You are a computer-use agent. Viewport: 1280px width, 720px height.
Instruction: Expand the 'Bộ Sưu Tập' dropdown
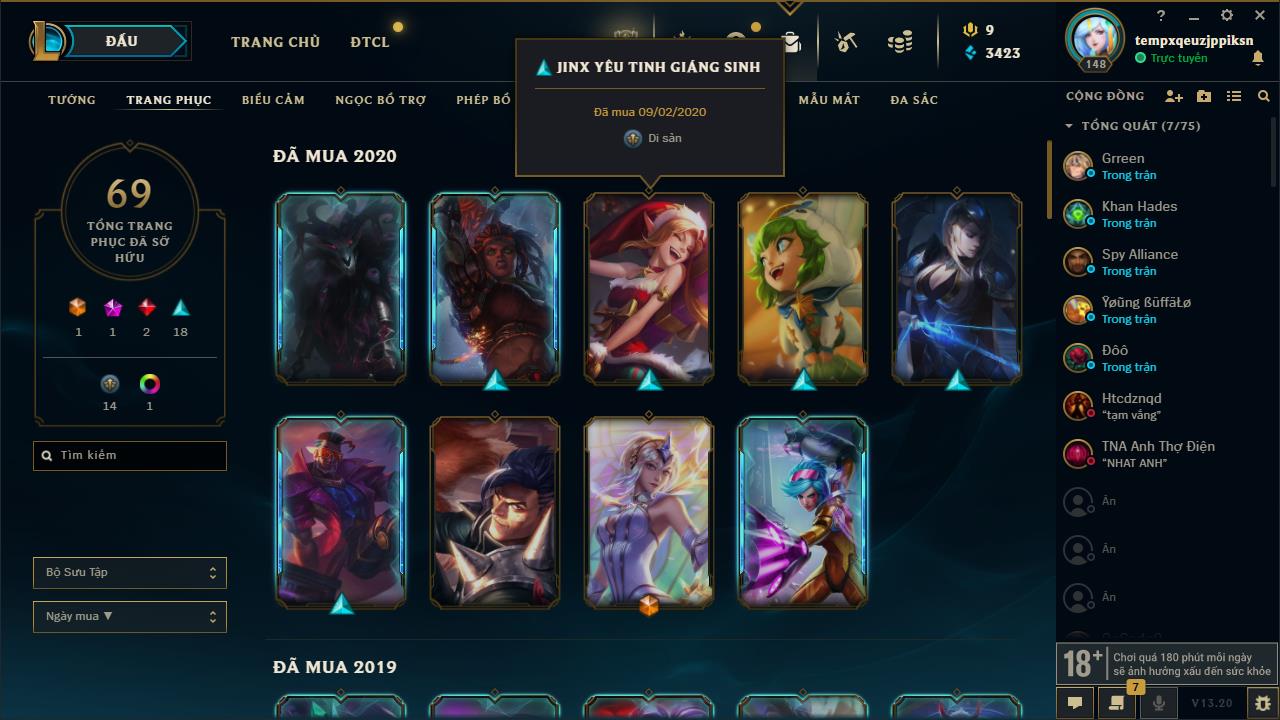(x=129, y=572)
